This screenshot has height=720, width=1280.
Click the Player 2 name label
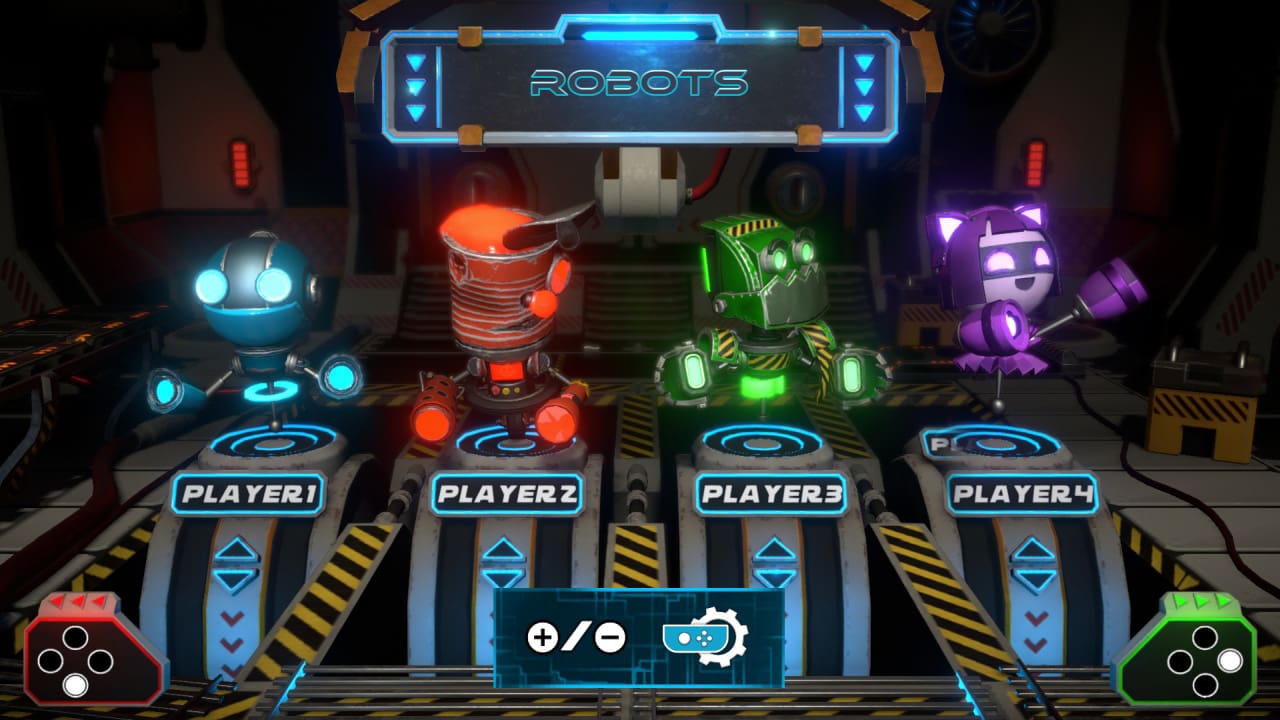506,492
